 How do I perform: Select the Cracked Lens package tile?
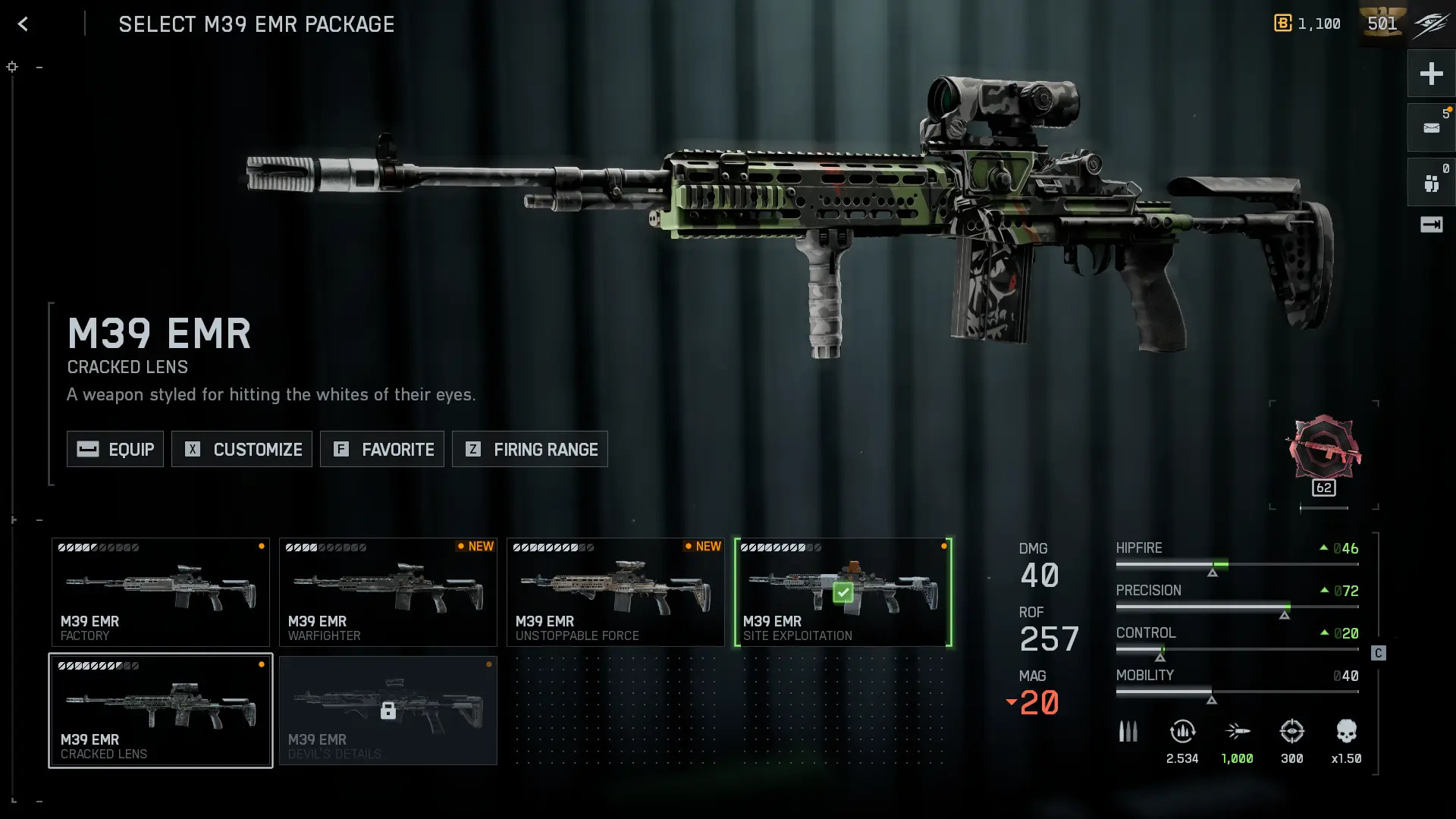click(161, 711)
